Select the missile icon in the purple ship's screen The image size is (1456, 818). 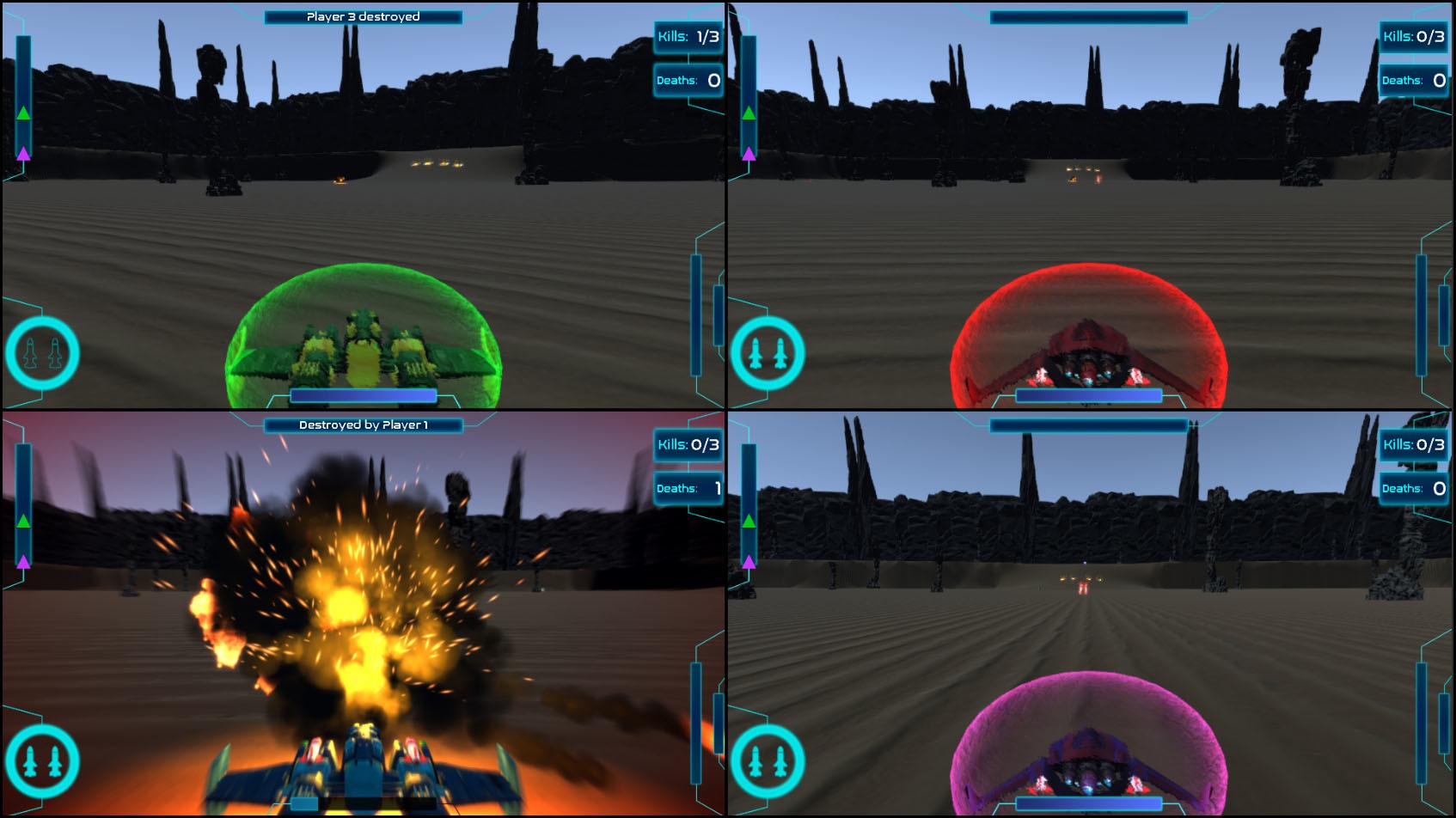(x=770, y=761)
